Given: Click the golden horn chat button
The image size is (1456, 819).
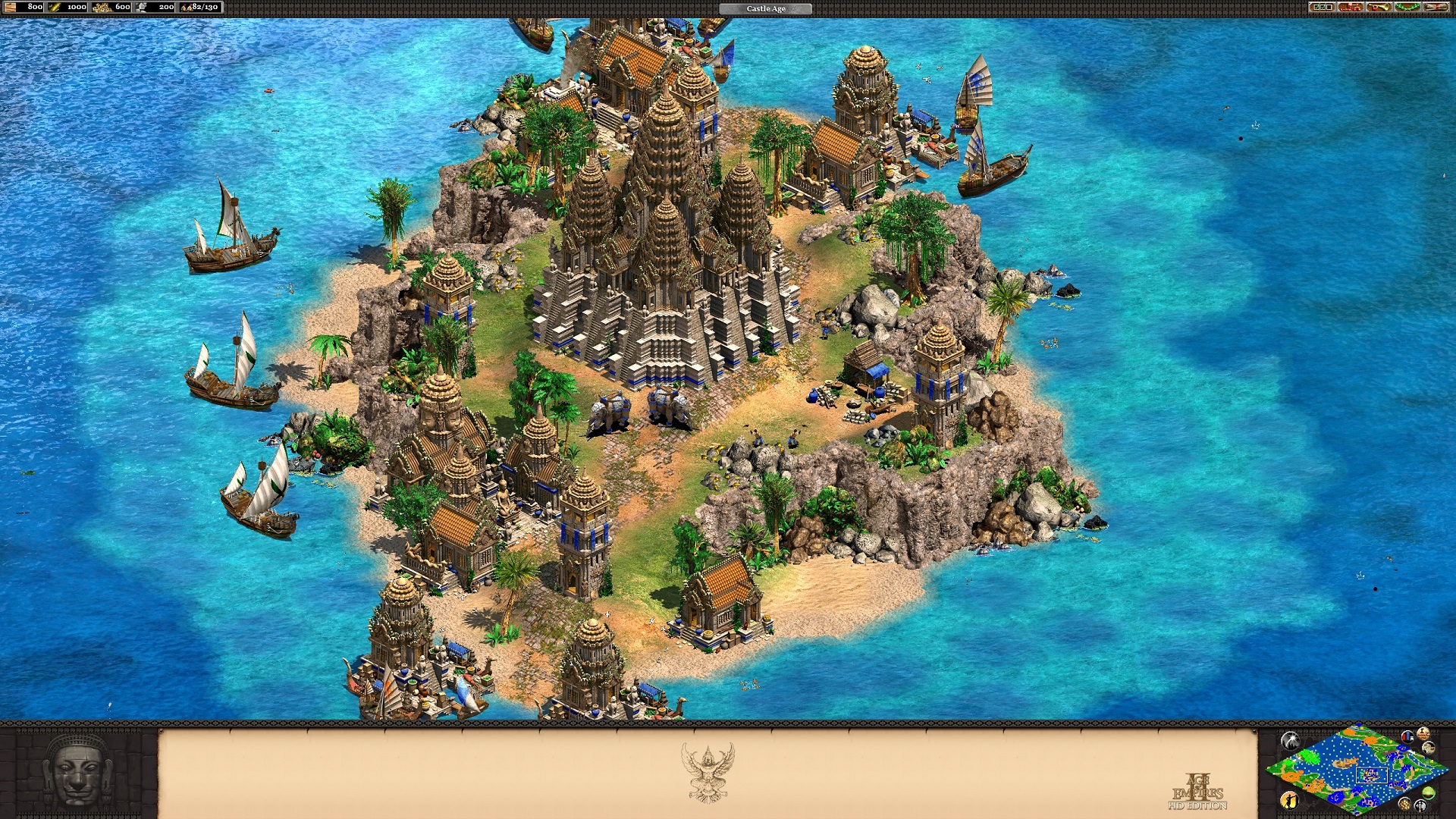Looking at the screenshot, I should click(x=1379, y=7).
